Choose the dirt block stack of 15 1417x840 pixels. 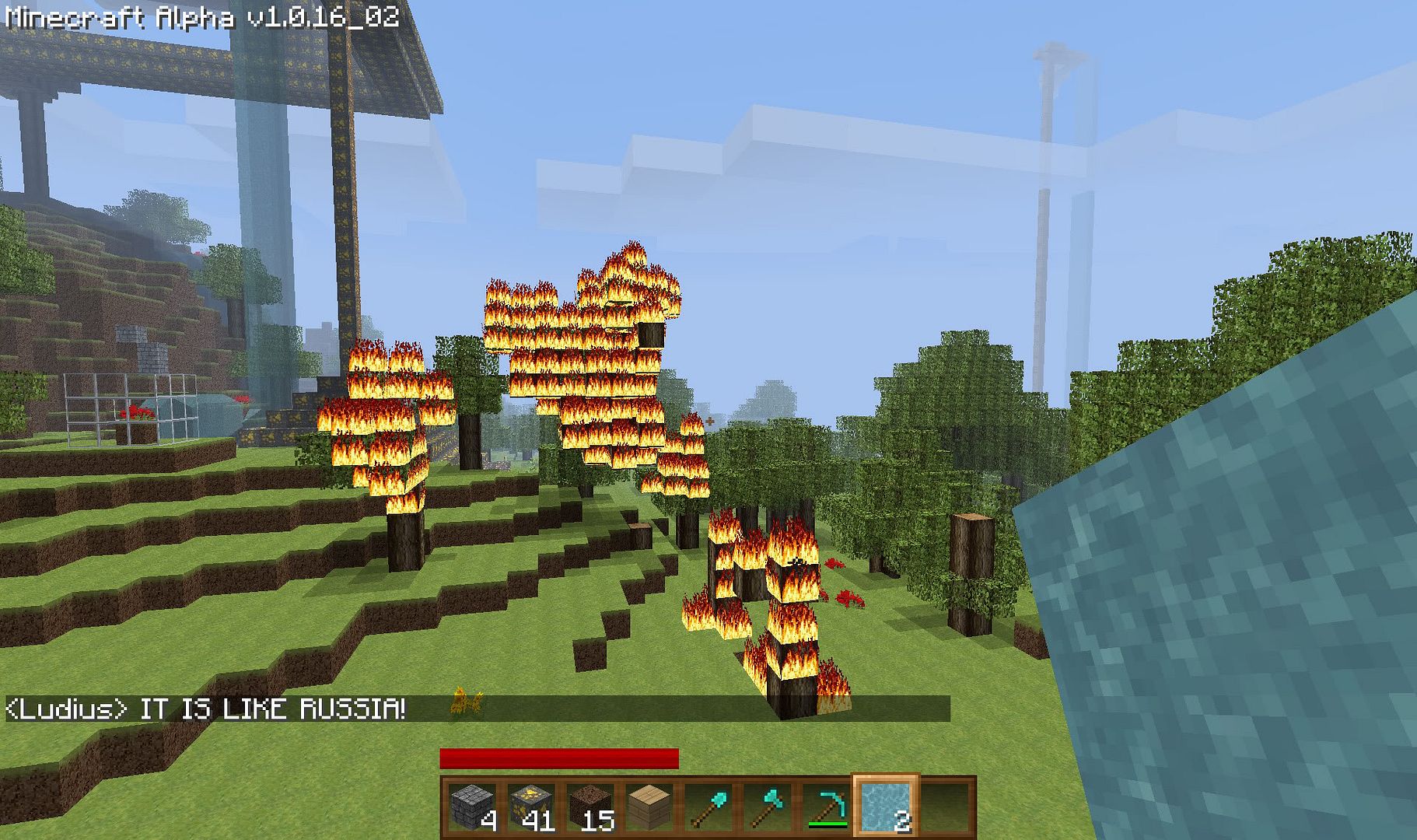(x=591, y=808)
